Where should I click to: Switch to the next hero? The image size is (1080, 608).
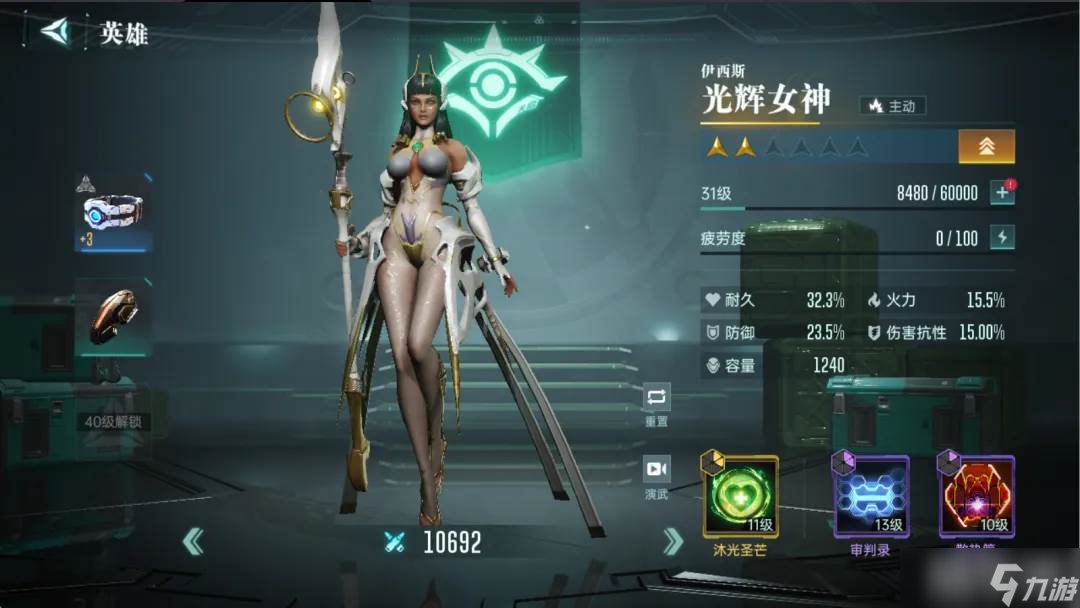point(674,542)
